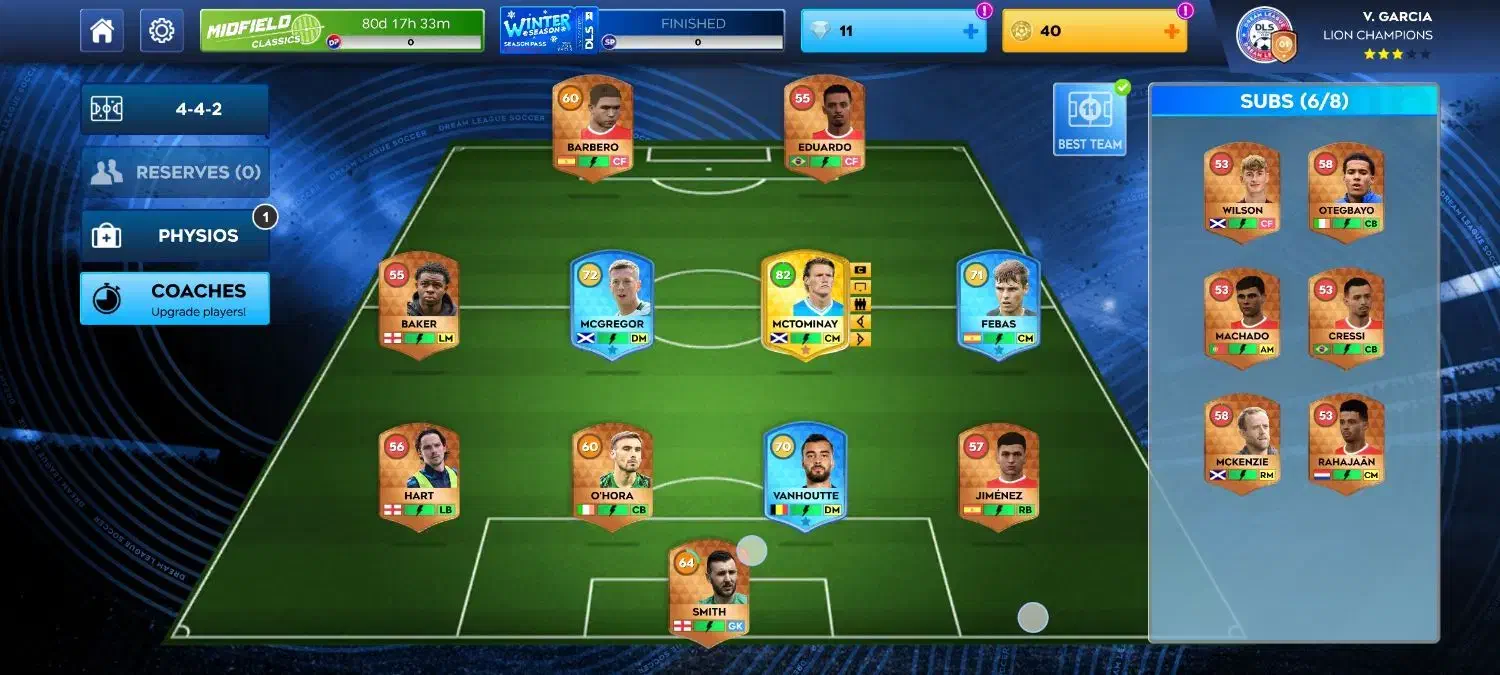
Task: Select goalkeeper Smith's card
Action: (x=709, y=591)
